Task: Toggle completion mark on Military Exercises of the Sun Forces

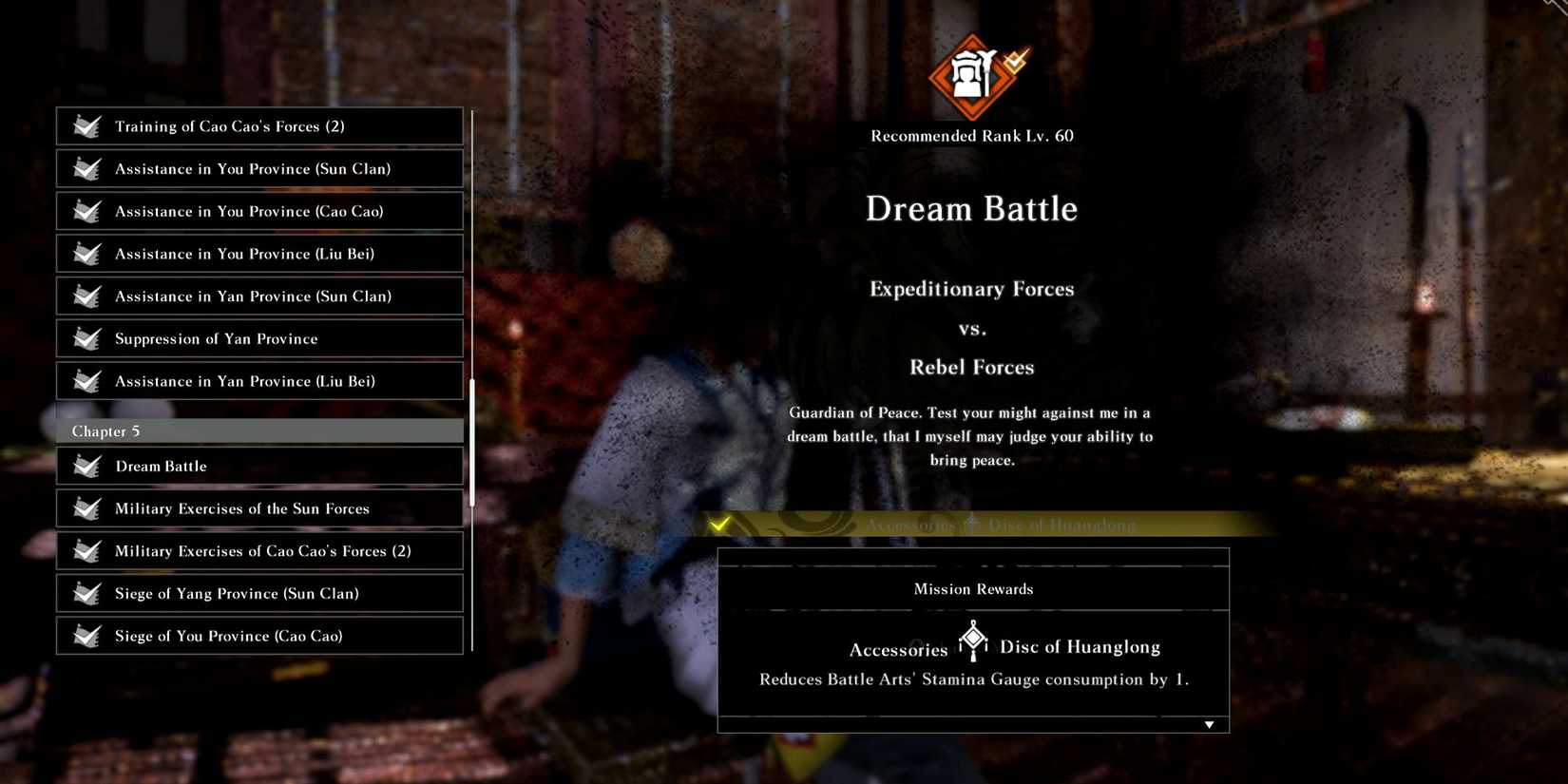Action: click(86, 508)
